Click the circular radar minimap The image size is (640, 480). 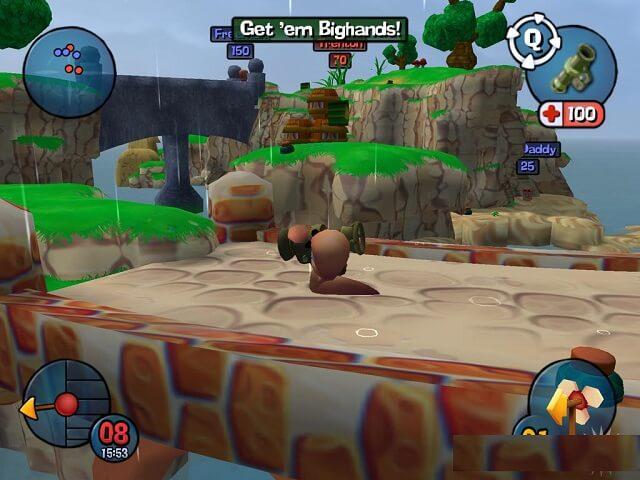pyautogui.click(x=69, y=72)
